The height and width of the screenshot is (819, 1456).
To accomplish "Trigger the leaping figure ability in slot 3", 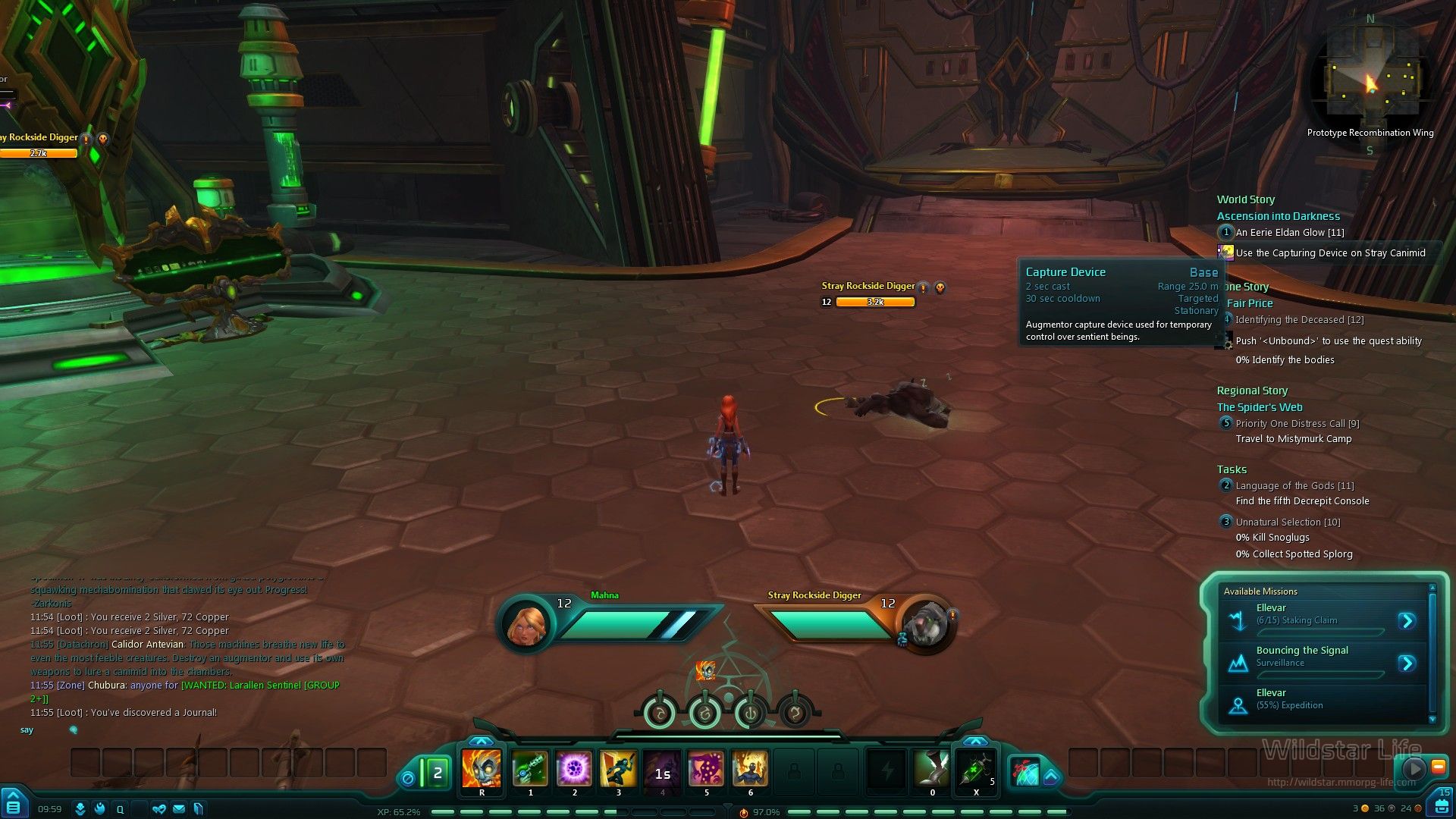I will pyautogui.click(x=618, y=769).
